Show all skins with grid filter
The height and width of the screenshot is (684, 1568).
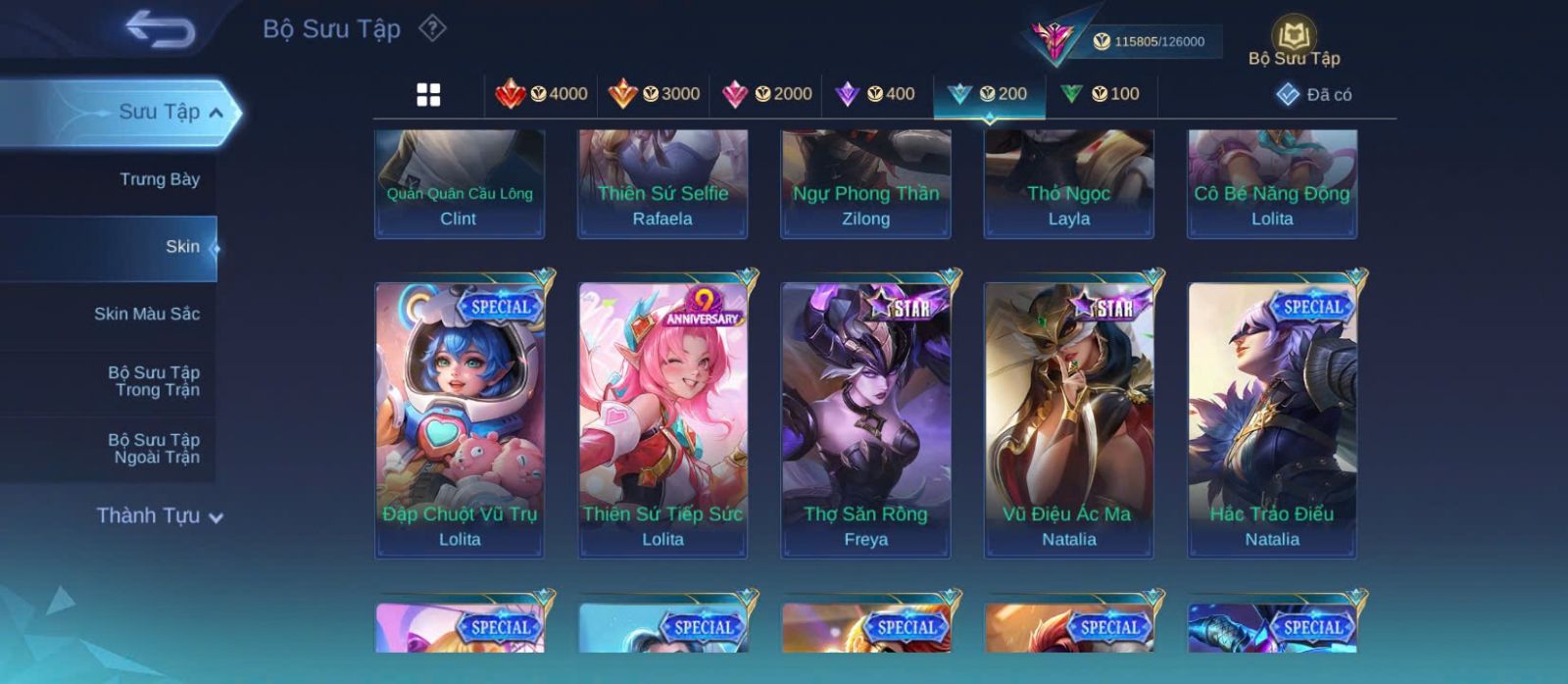coord(428,94)
